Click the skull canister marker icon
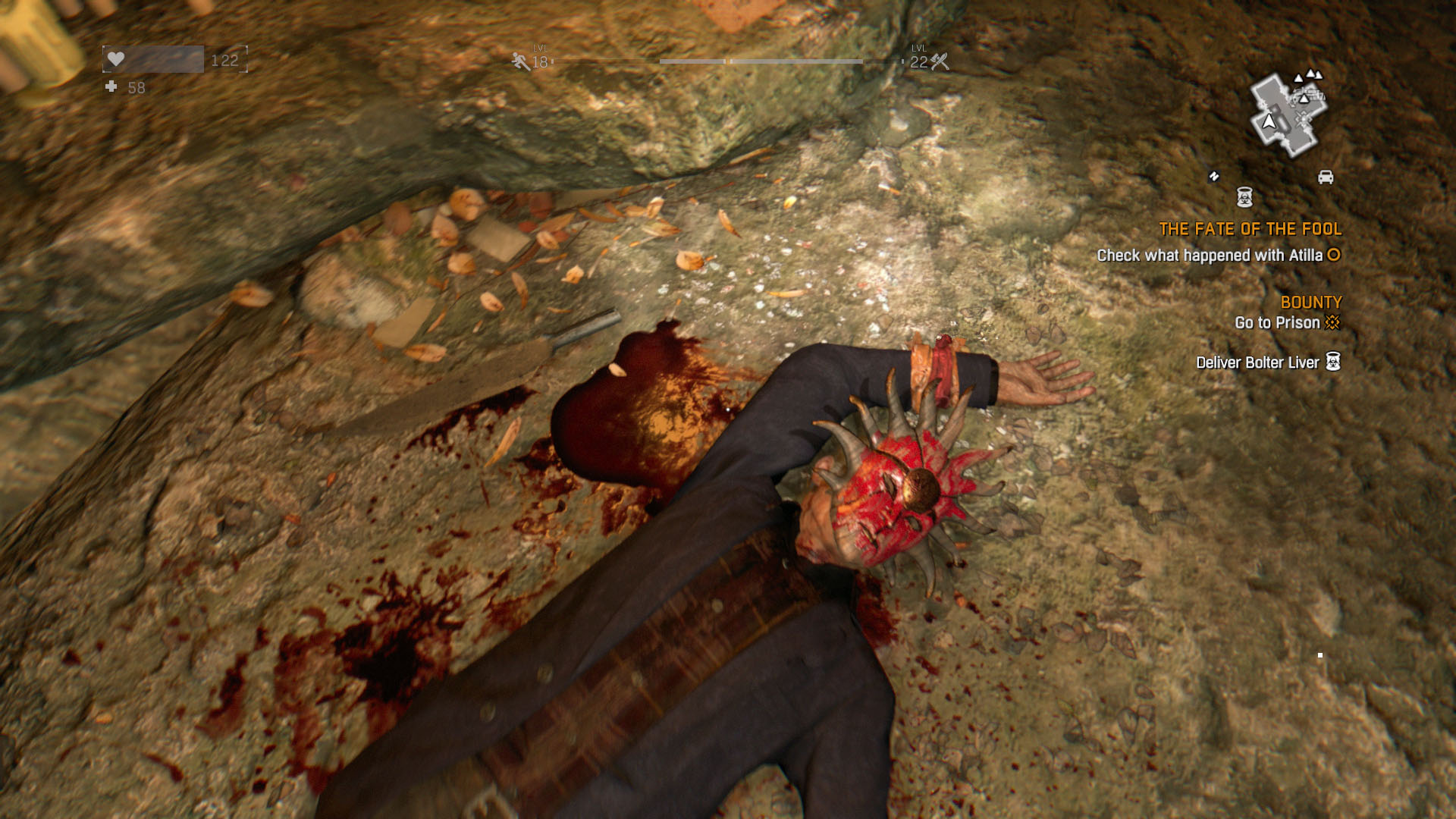This screenshot has height=819, width=1456. pos(1244,197)
